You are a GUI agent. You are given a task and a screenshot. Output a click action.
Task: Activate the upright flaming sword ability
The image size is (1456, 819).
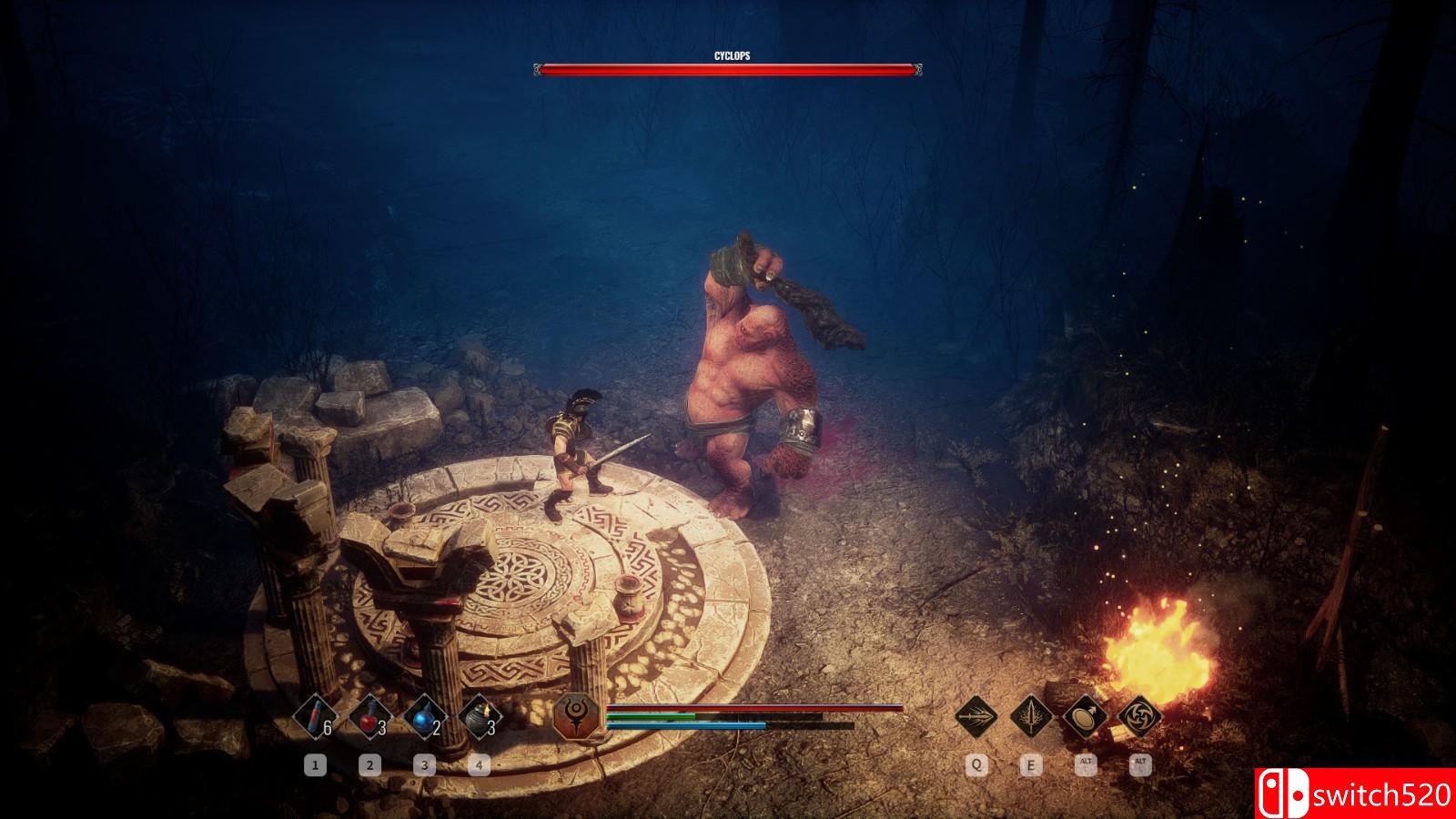click(x=1031, y=716)
